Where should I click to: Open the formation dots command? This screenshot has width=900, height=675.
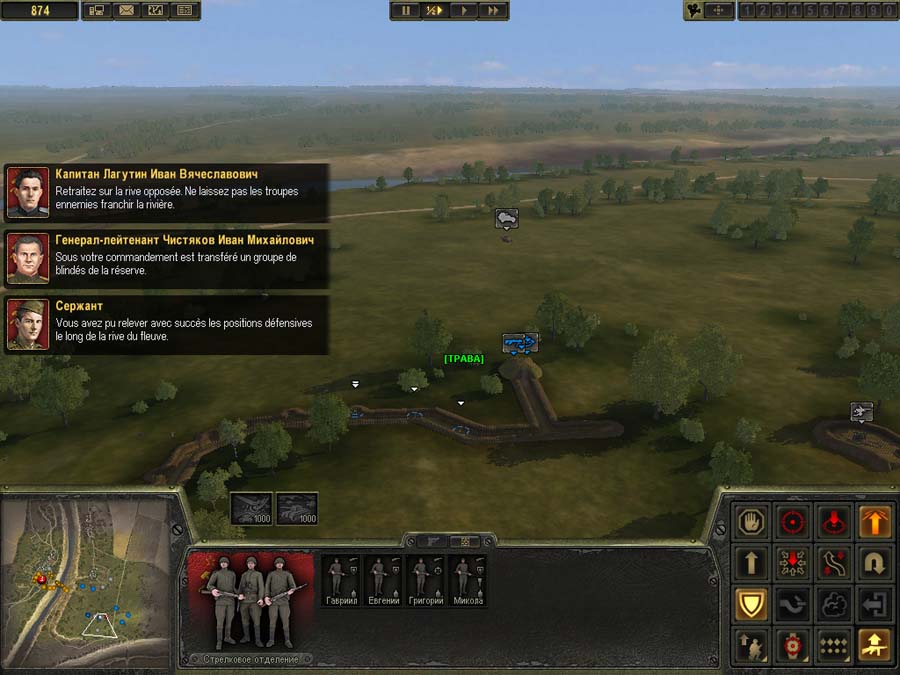pos(835,645)
